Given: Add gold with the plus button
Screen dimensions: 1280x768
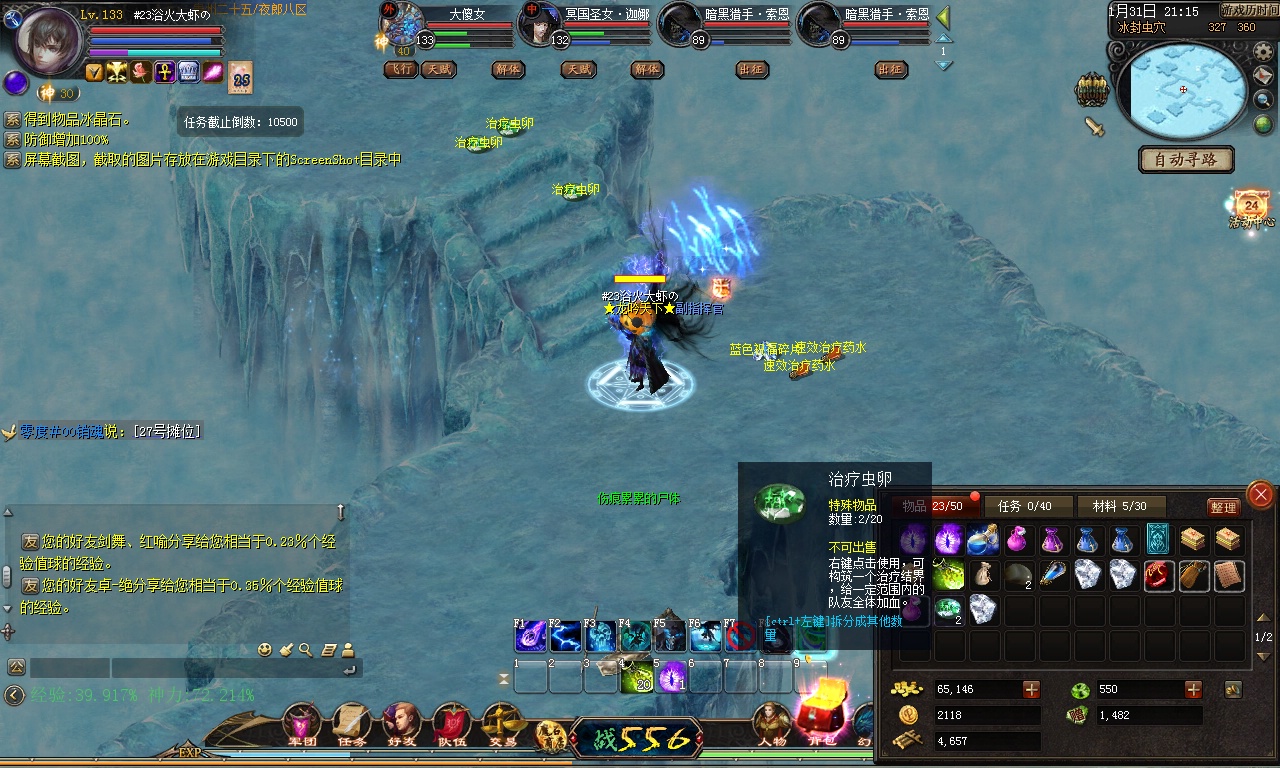Looking at the screenshot, I should click(1031, 689).
